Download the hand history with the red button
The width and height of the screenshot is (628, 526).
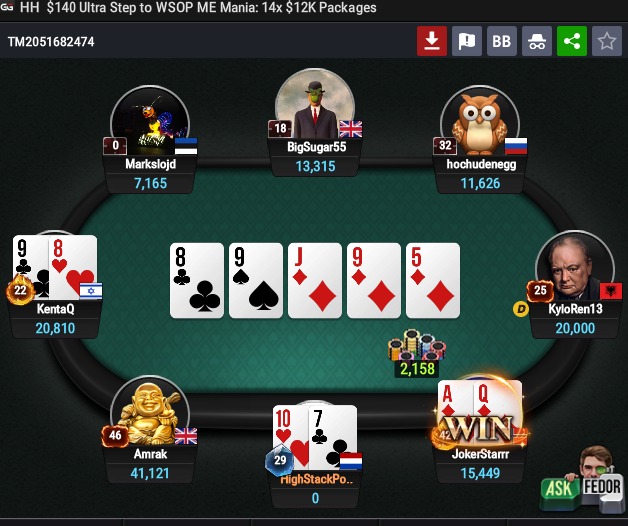(432, 41)
